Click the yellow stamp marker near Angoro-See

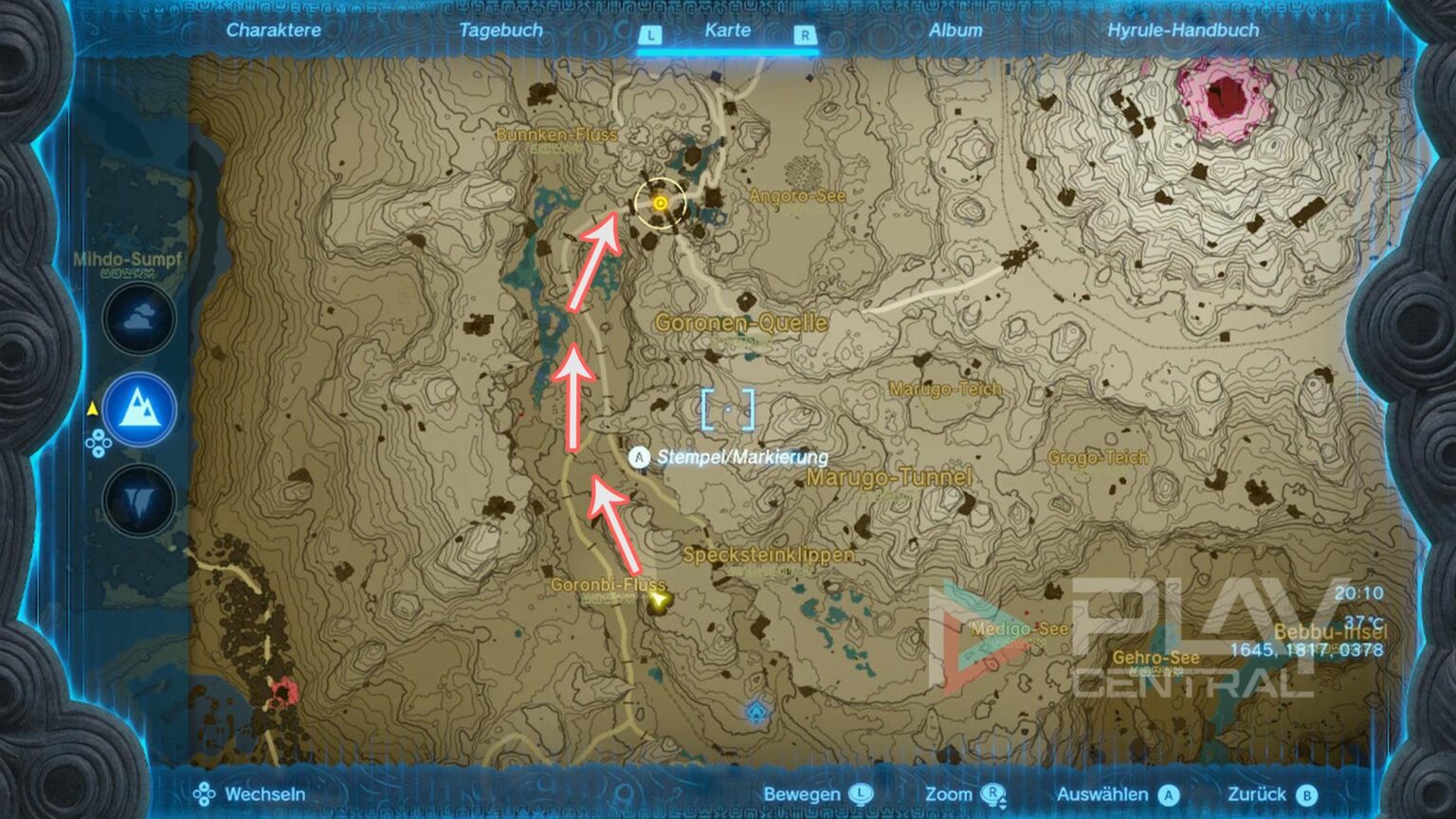[661, 204]
